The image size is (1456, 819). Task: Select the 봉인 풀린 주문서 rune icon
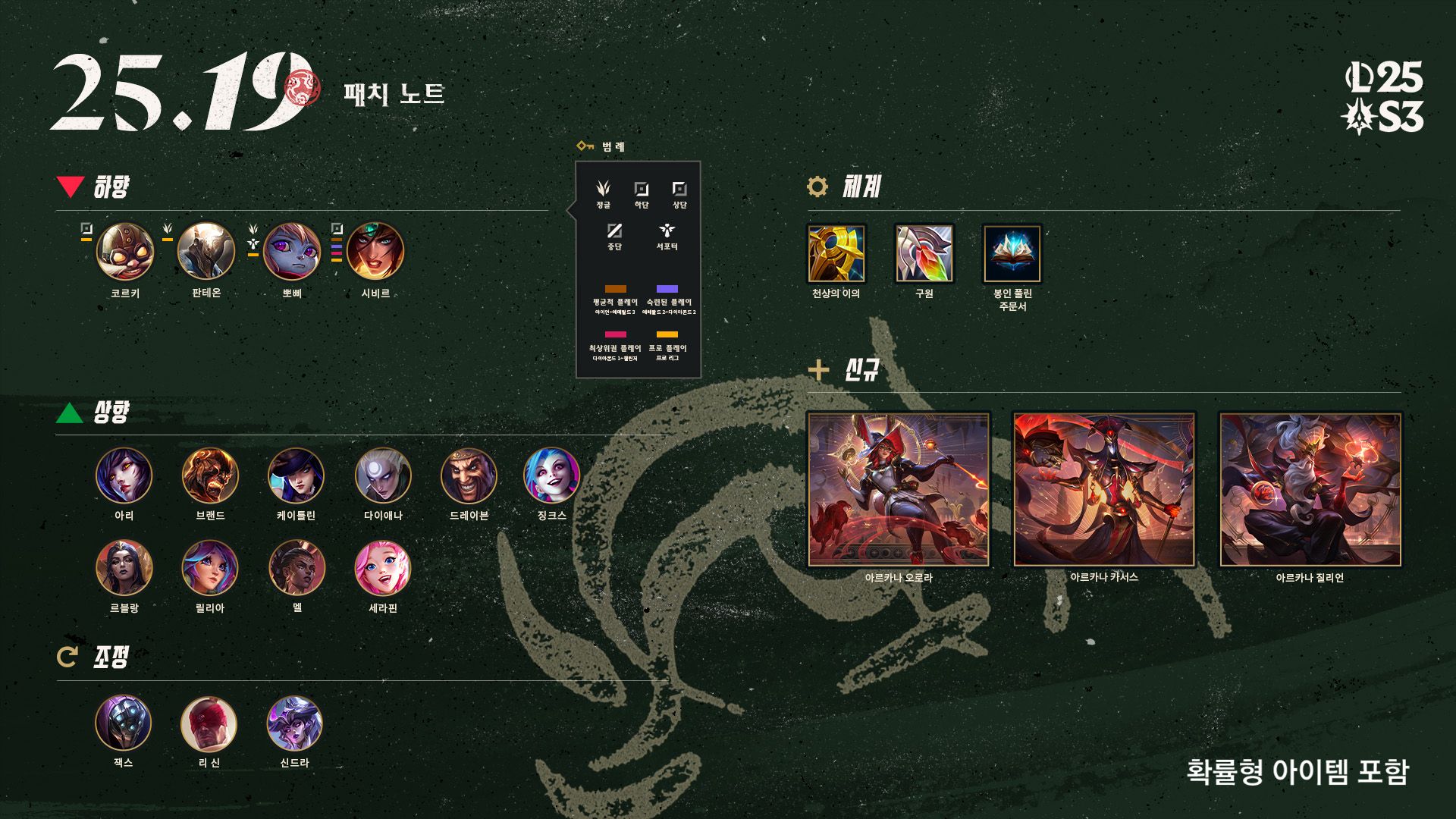1012,253
